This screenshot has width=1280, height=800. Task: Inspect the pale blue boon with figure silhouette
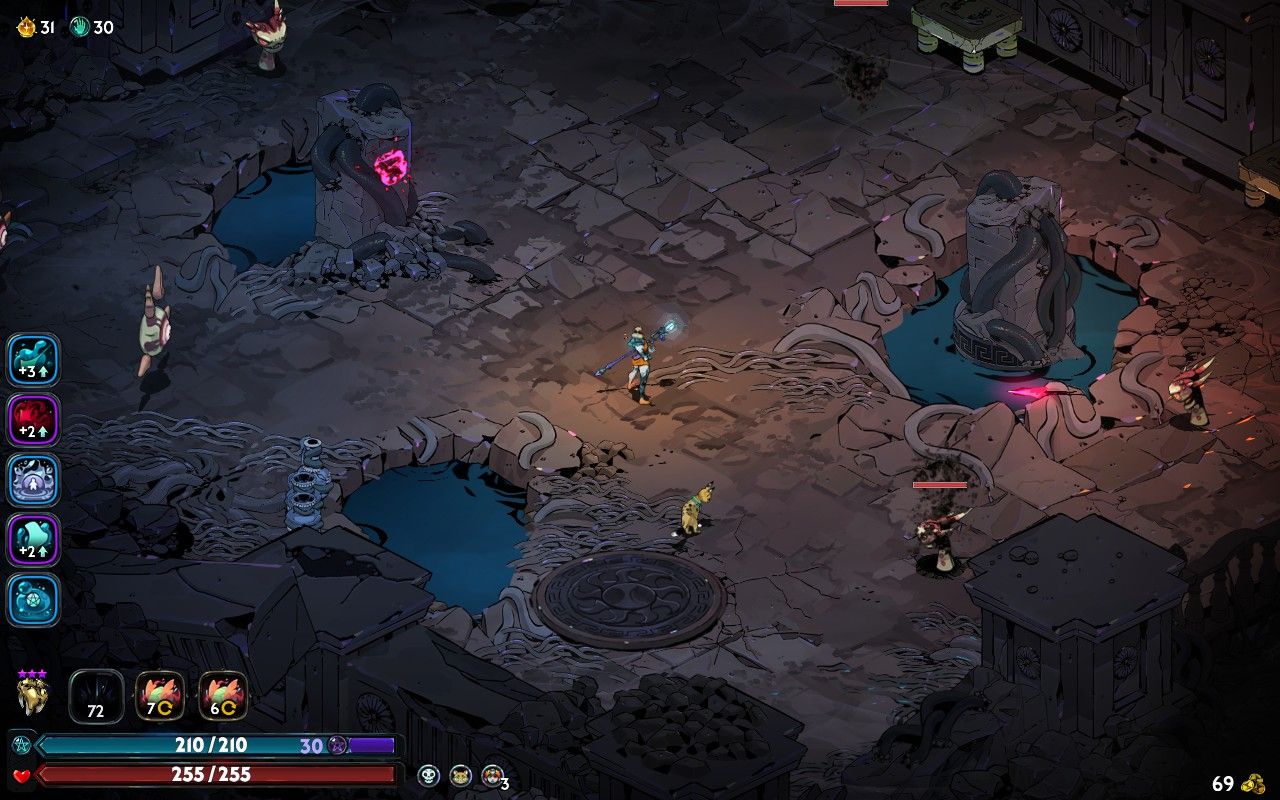click(x=33, y=480)
